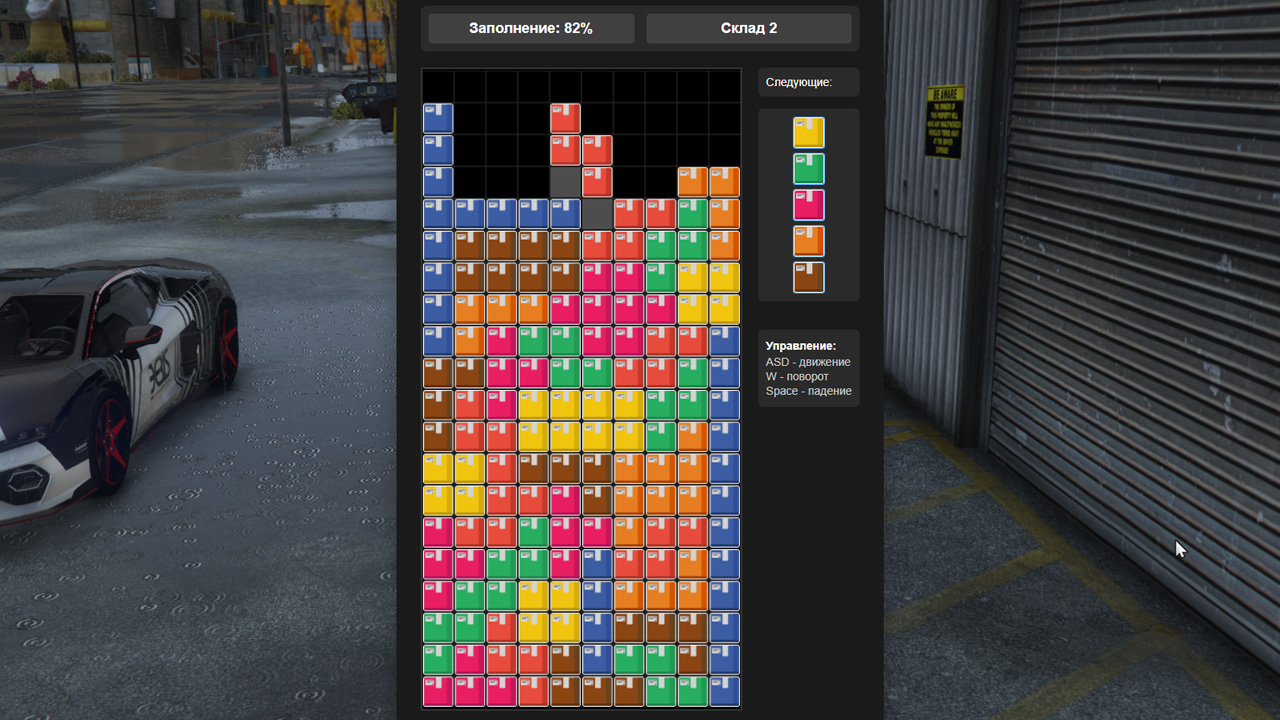Choose the pink box in the next queue

click(808, 205)
